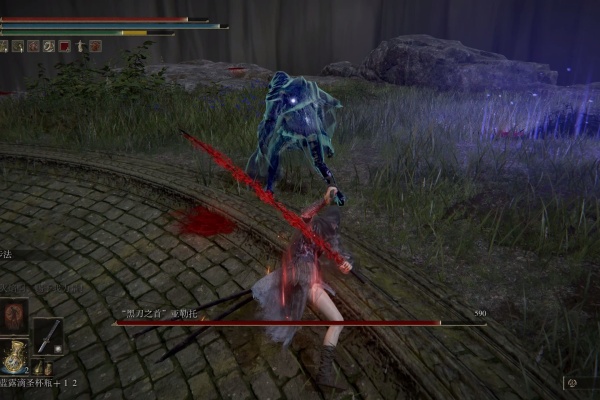
Task: Click the red square status buff icon
Action: [64, 45]
